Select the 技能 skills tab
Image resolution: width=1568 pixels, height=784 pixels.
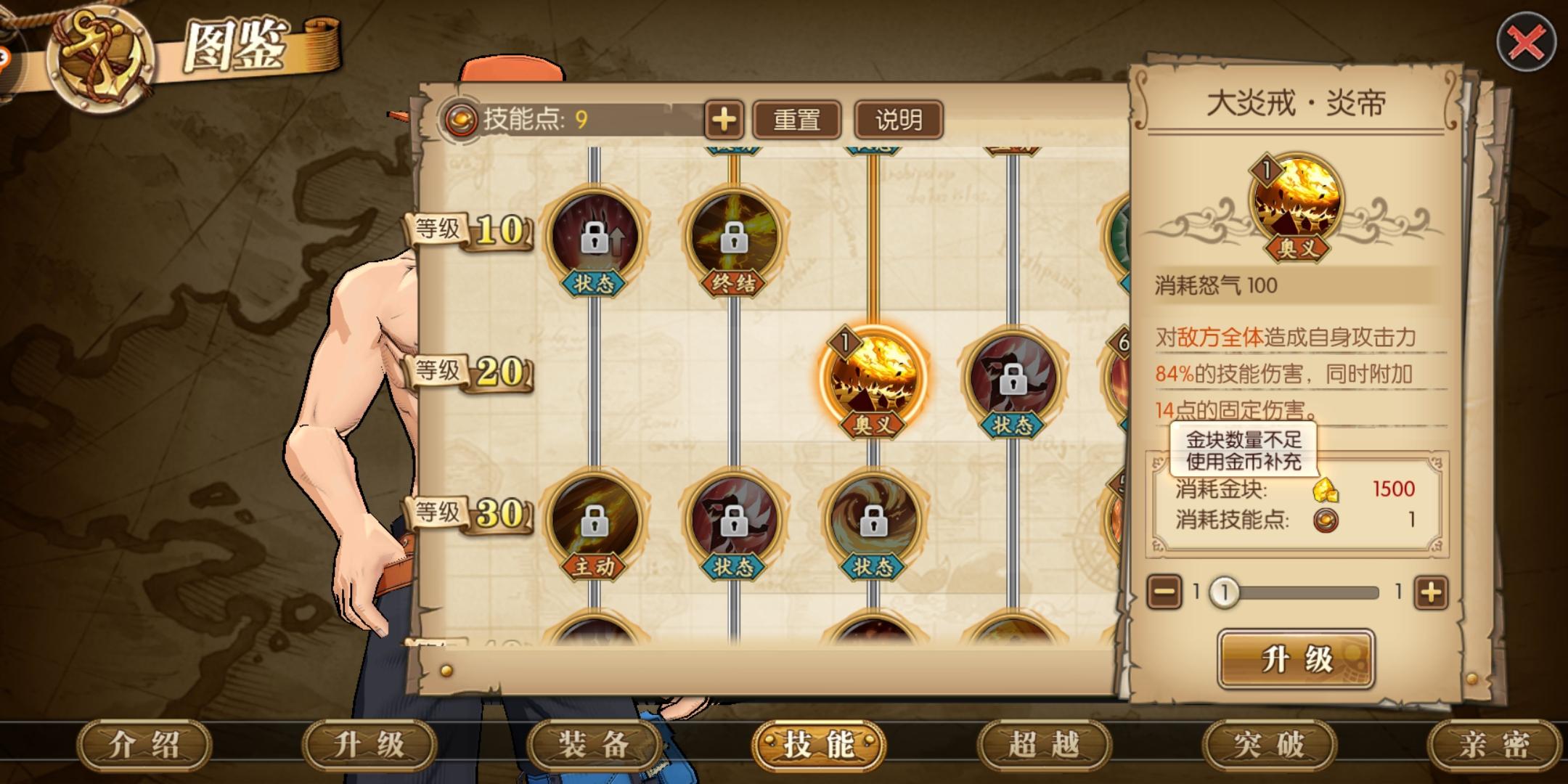[819, 746]
